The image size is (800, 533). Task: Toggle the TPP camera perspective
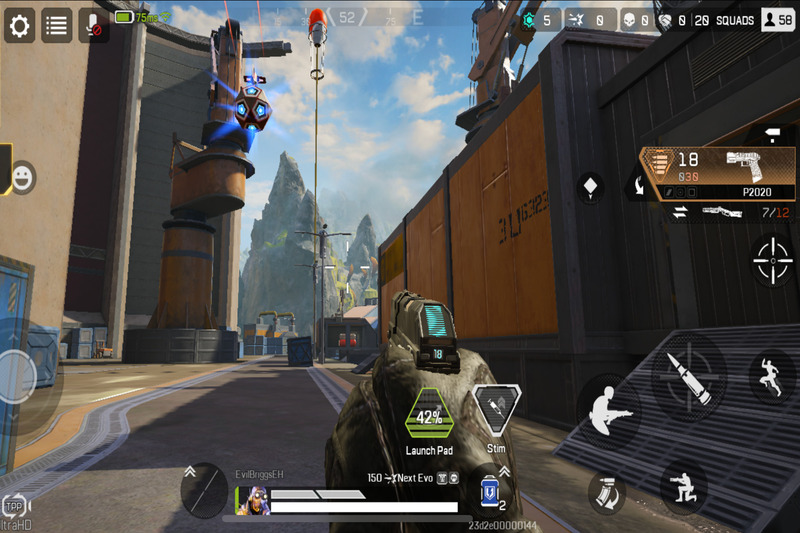tap(14, 506)
